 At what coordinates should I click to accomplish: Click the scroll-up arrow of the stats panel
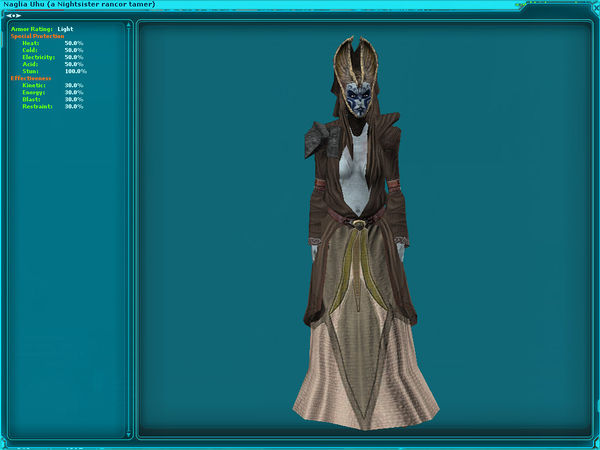pos(128,26)
